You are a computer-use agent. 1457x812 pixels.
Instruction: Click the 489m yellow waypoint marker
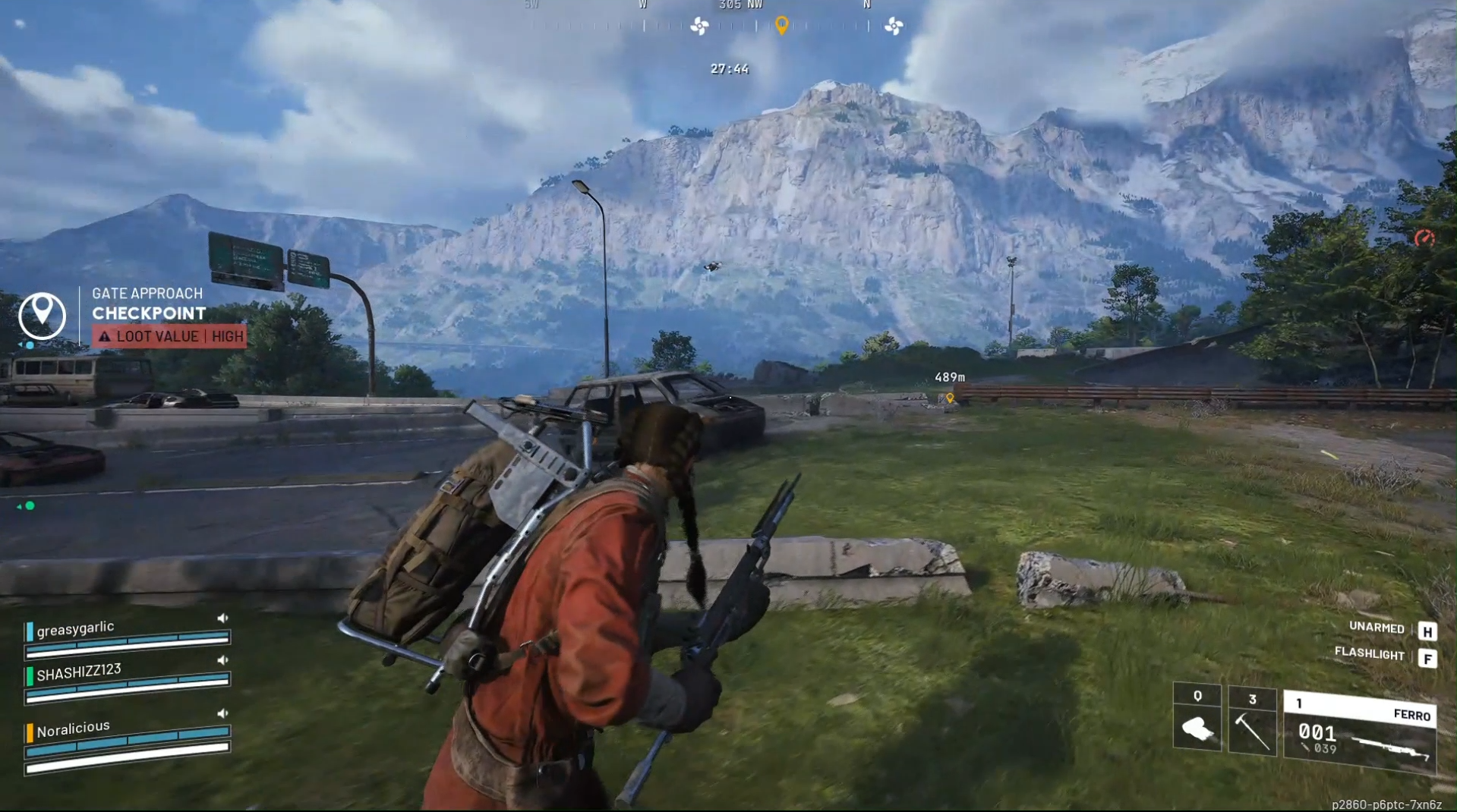pyautogui.click(x=950, y=398)
